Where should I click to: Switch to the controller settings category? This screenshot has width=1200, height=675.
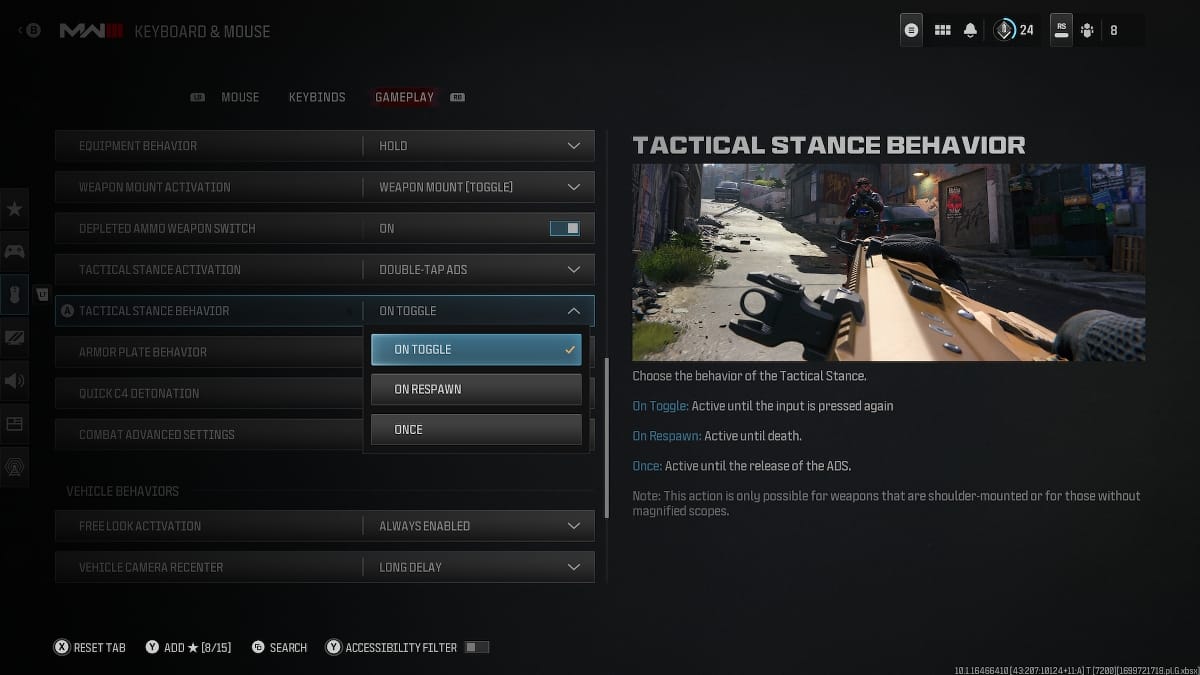tap(15, 251)
